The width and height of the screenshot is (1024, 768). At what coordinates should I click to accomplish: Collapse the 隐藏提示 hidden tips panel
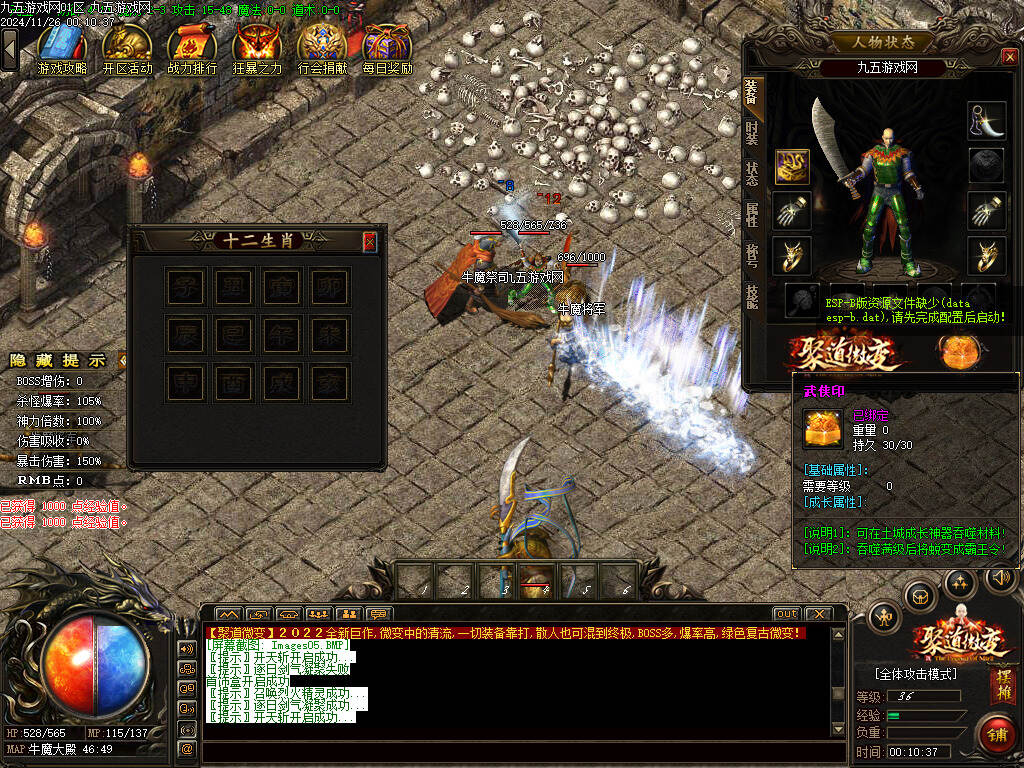[121, 360]
